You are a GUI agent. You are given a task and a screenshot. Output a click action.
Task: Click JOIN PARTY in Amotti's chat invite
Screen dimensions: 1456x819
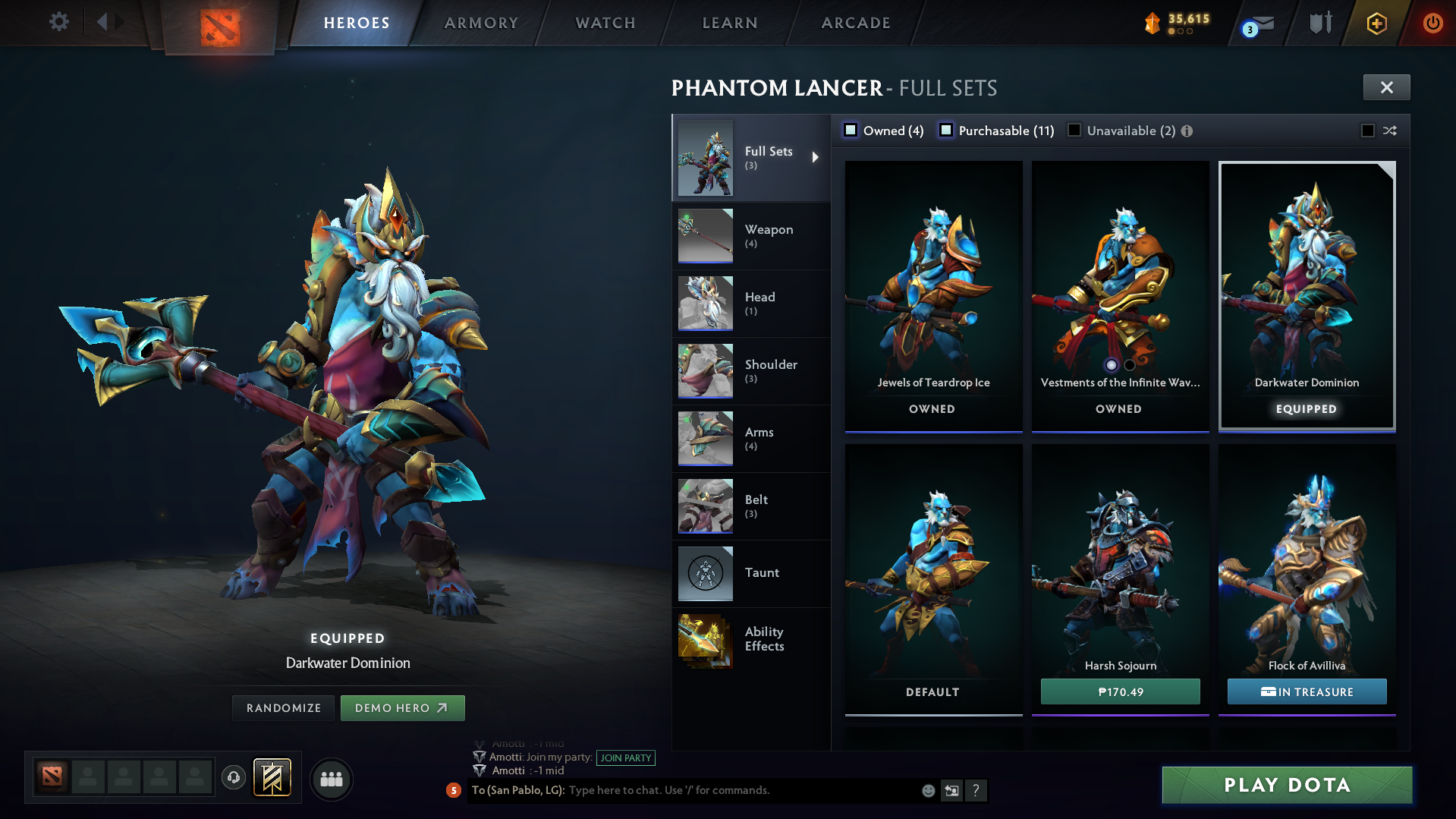tap(625, 758)
